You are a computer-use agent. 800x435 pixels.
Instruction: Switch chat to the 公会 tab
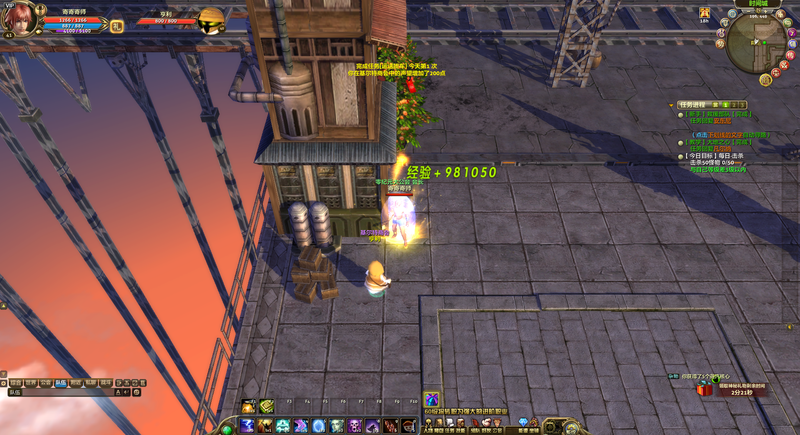(x=45, y=382)
